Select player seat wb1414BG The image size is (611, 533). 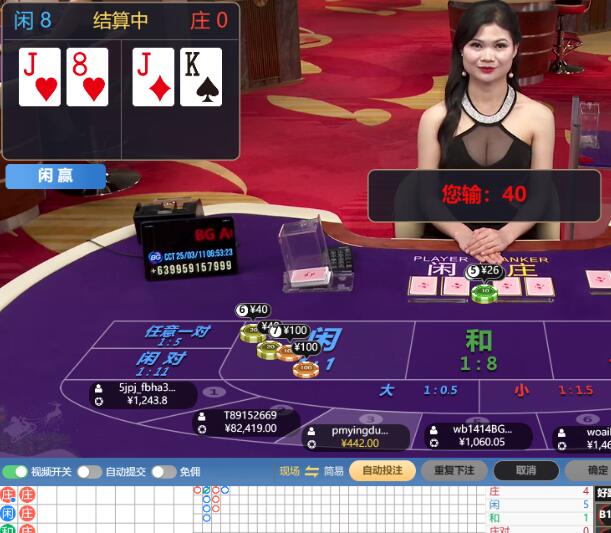click(478, 435)
